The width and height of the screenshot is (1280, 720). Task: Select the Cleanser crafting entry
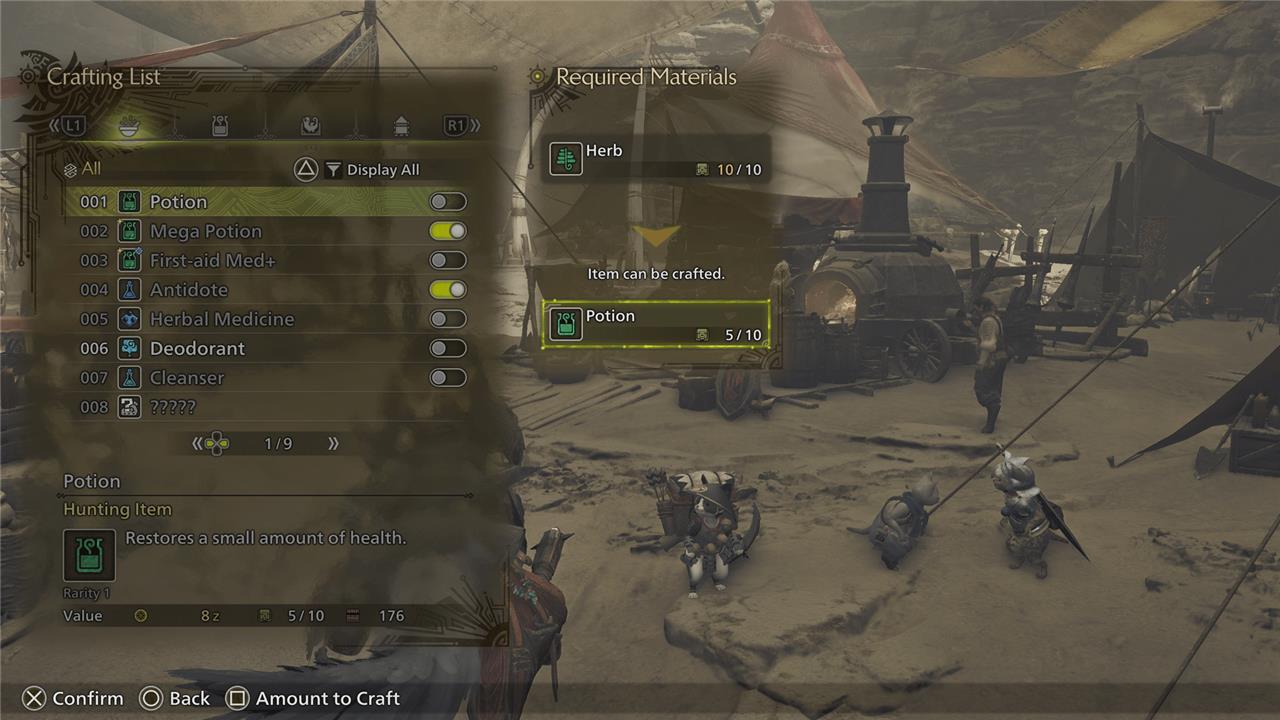tap(186, 378)
